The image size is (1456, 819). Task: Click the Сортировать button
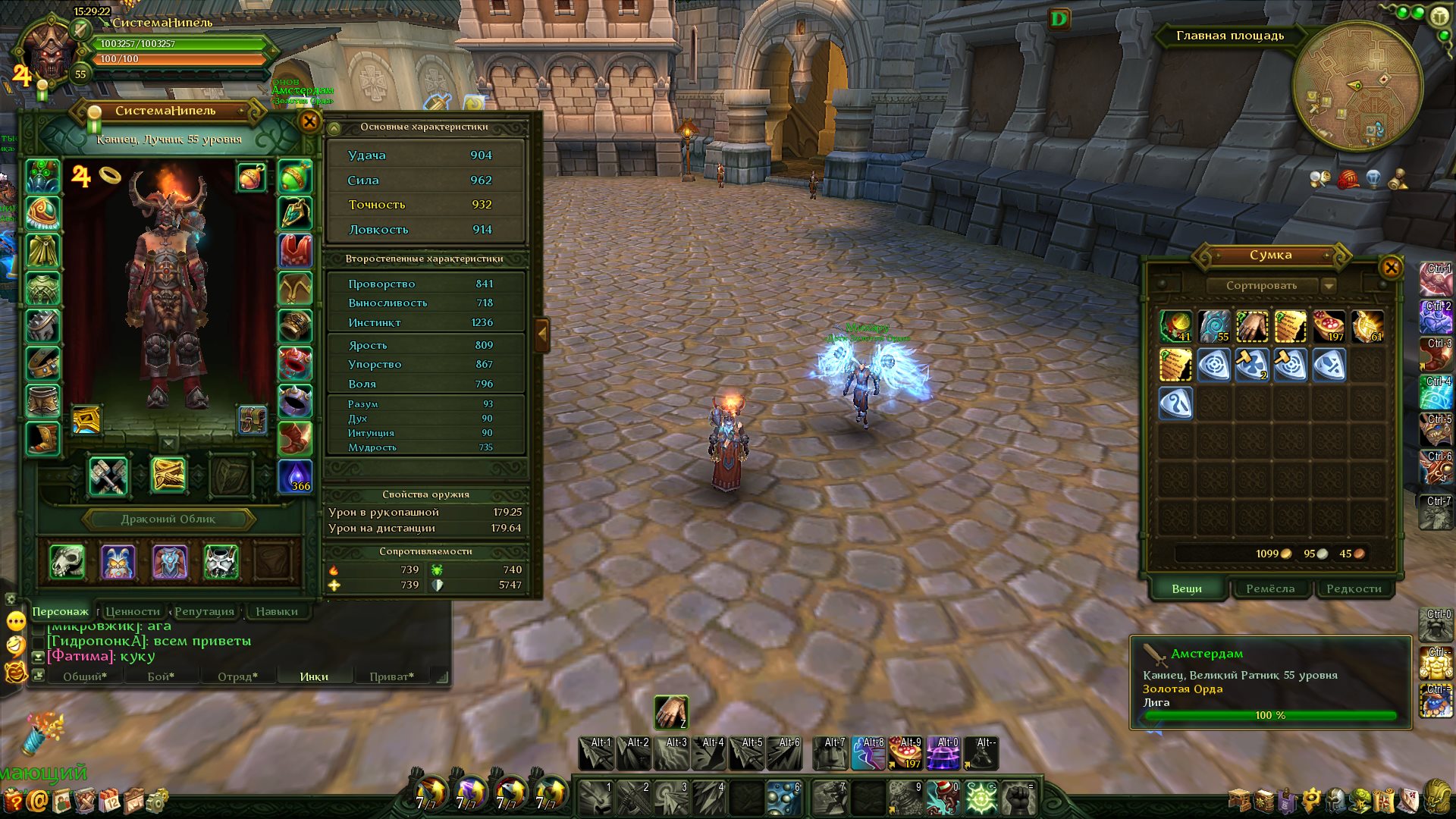pos(1261,286)
